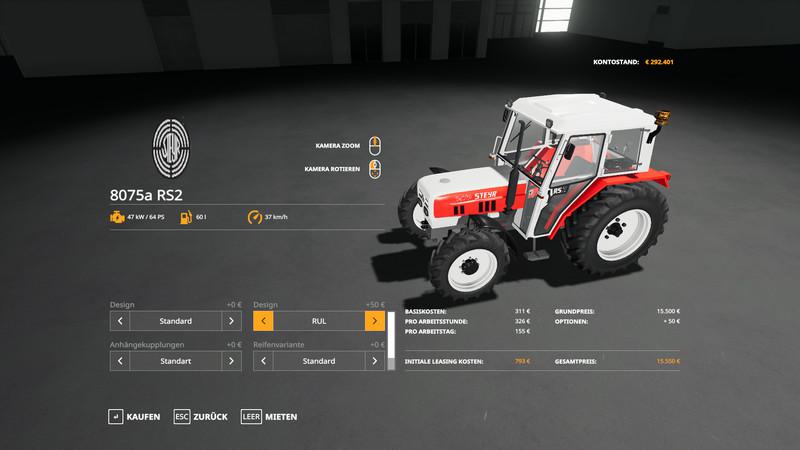Select the next design after RUL
Viewport: 800px width, 450px height.
(x=374, y=321)
